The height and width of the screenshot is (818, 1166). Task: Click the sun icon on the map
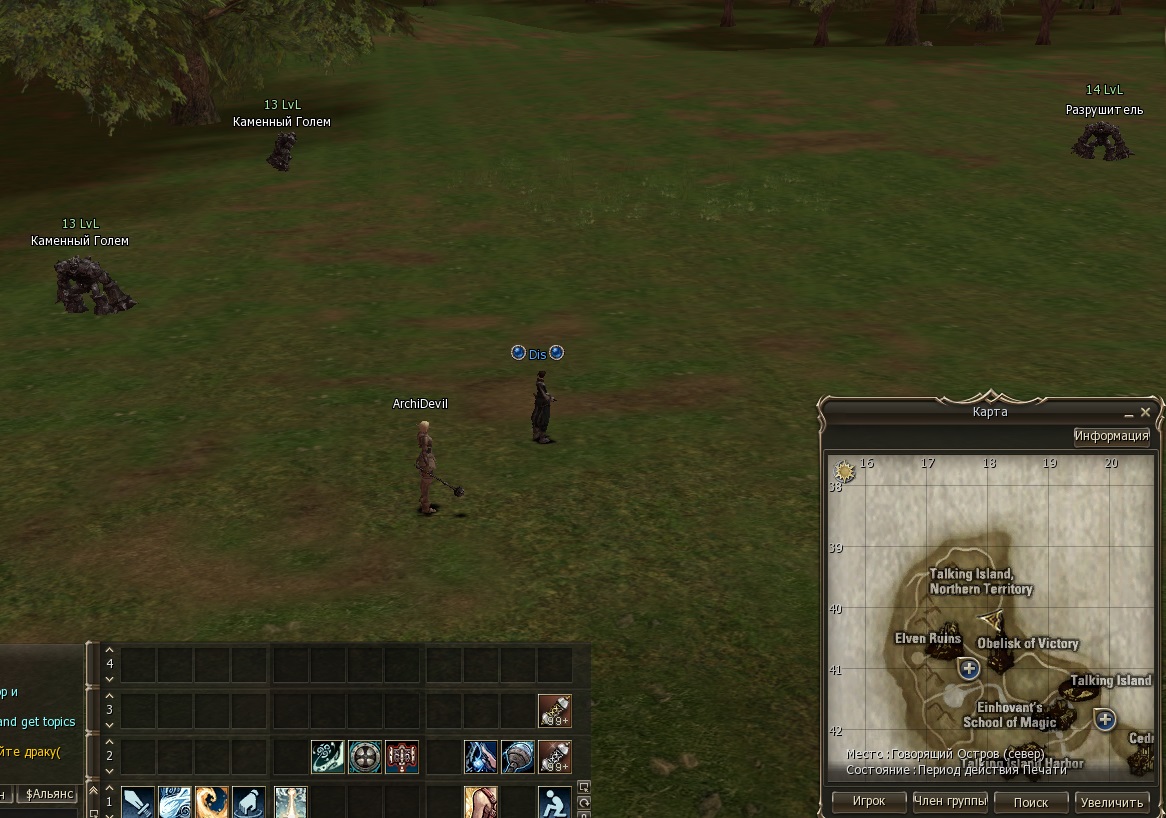point(845,471)
